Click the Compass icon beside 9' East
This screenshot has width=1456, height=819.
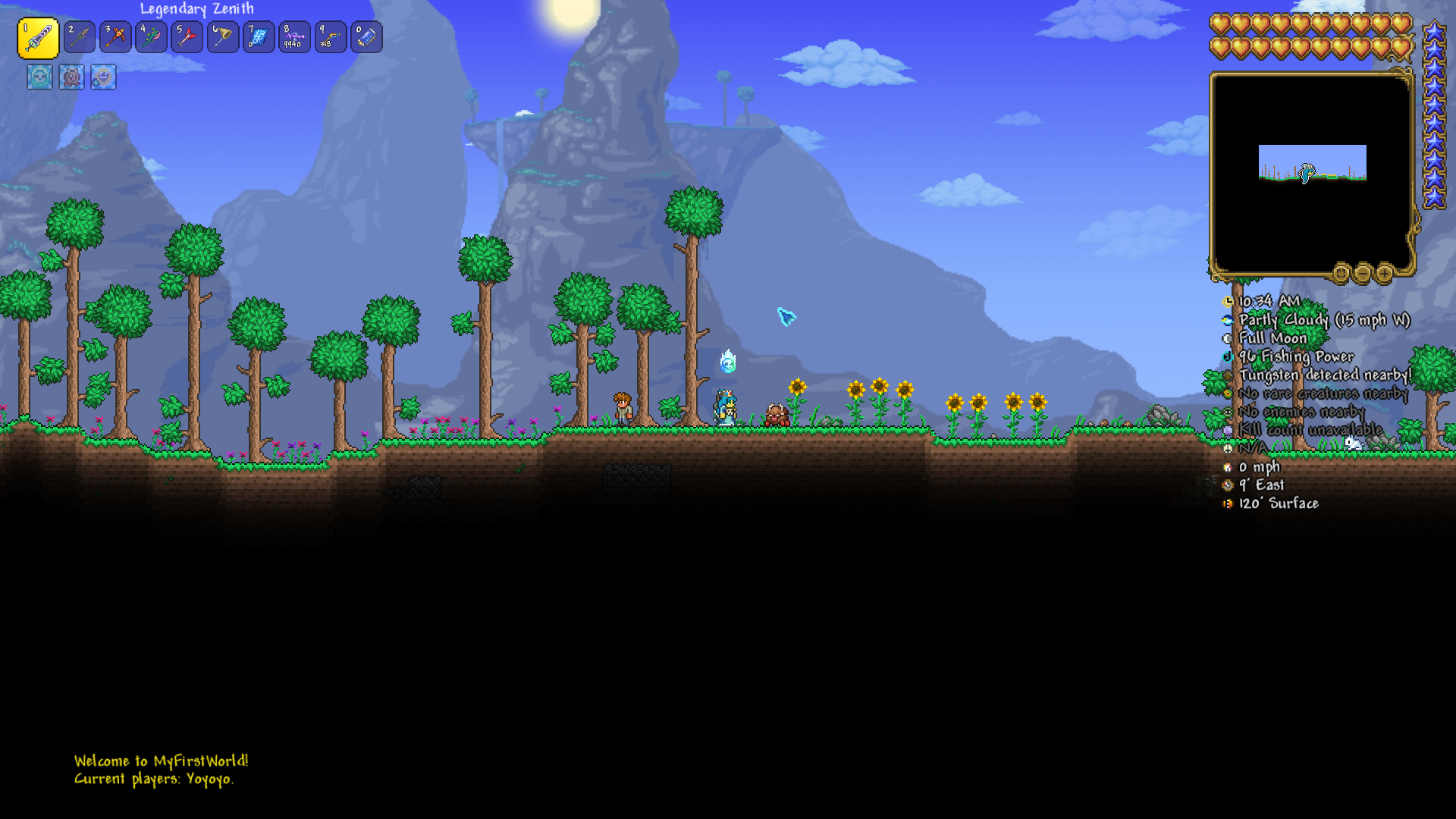[x=1228, y=484]
